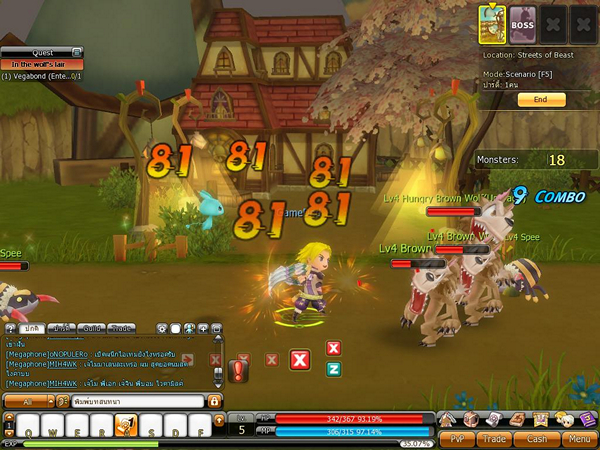Switch to the Guild chat tab
Viewport: 600px width, 450px height.
click(x=92, y=328)
